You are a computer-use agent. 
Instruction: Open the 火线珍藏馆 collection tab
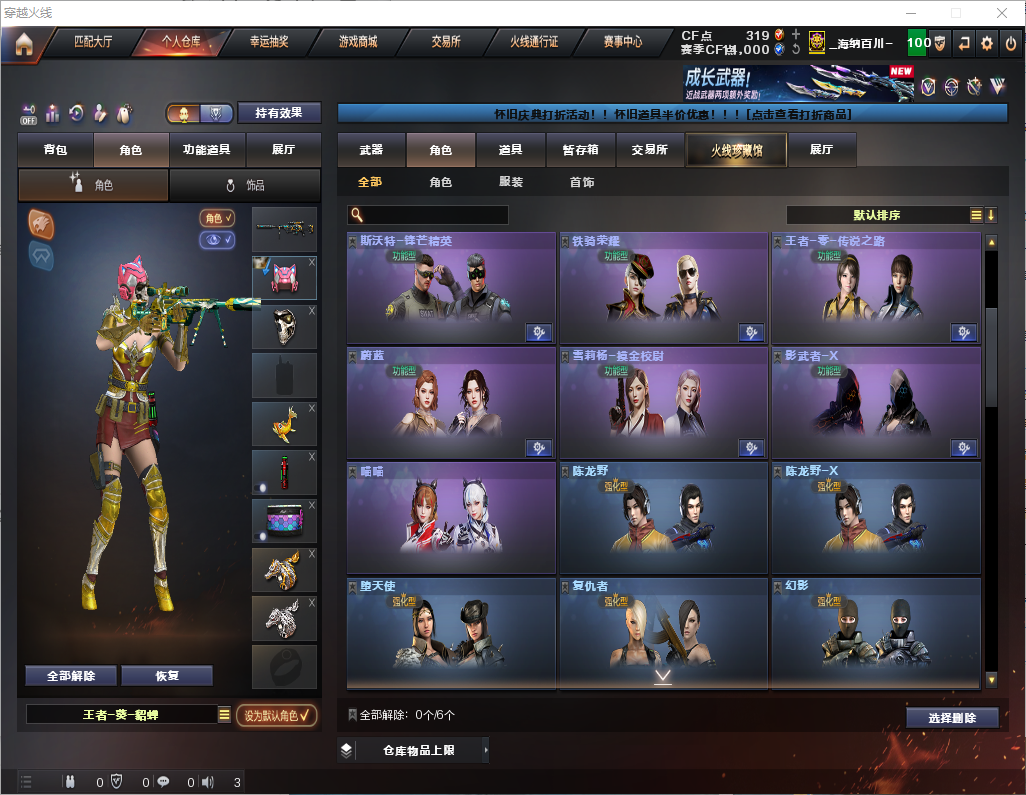736,150
